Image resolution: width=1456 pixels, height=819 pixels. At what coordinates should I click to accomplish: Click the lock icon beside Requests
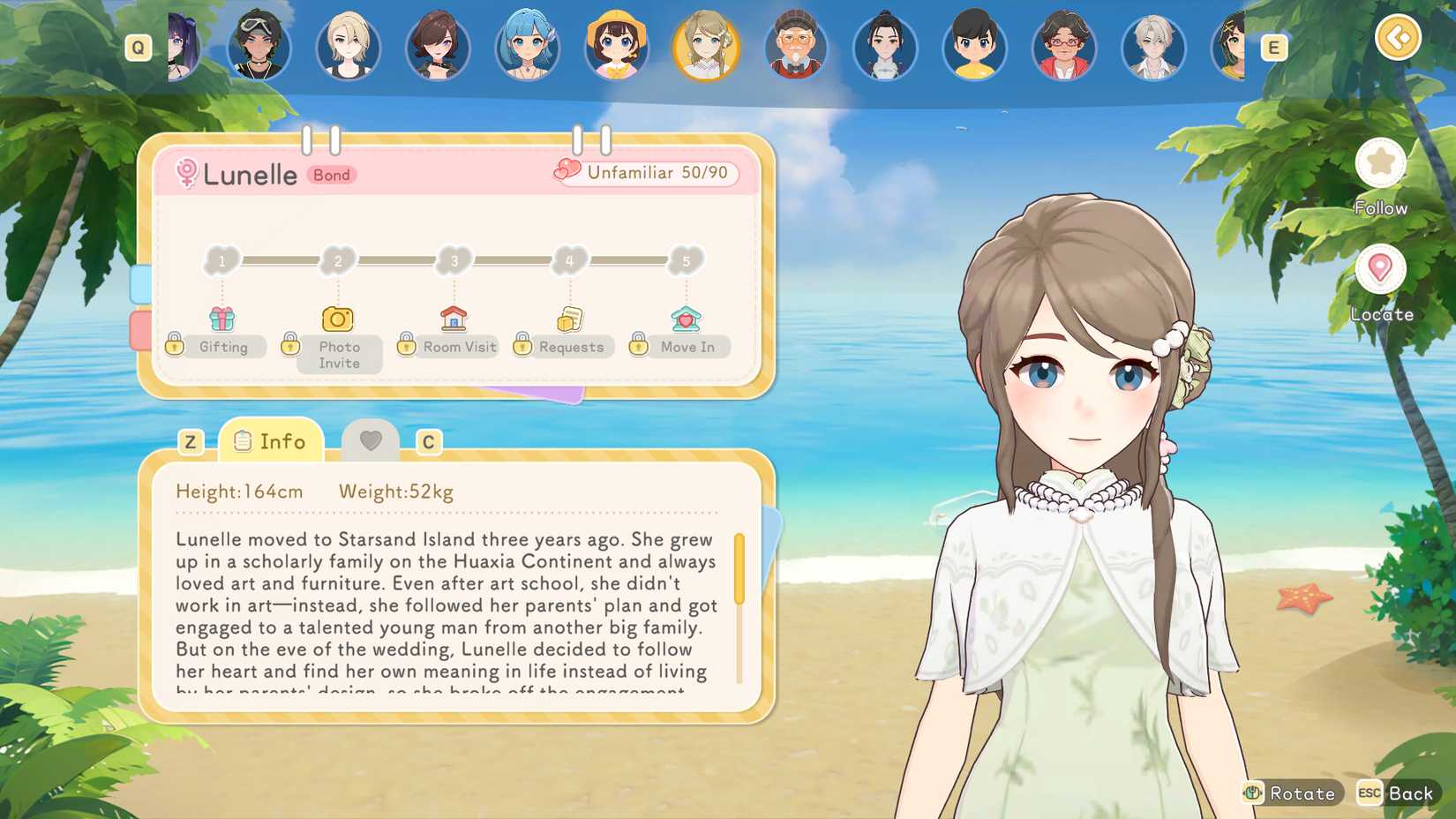[x=523, y=346]
